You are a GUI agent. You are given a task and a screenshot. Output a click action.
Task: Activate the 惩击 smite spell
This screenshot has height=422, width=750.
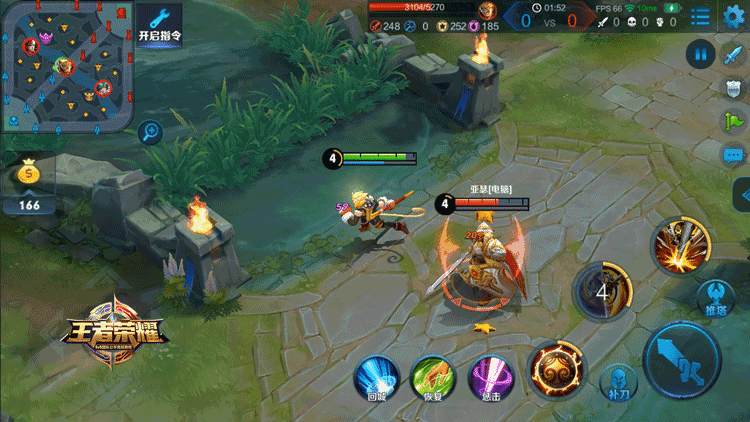[x=489, y=378]
